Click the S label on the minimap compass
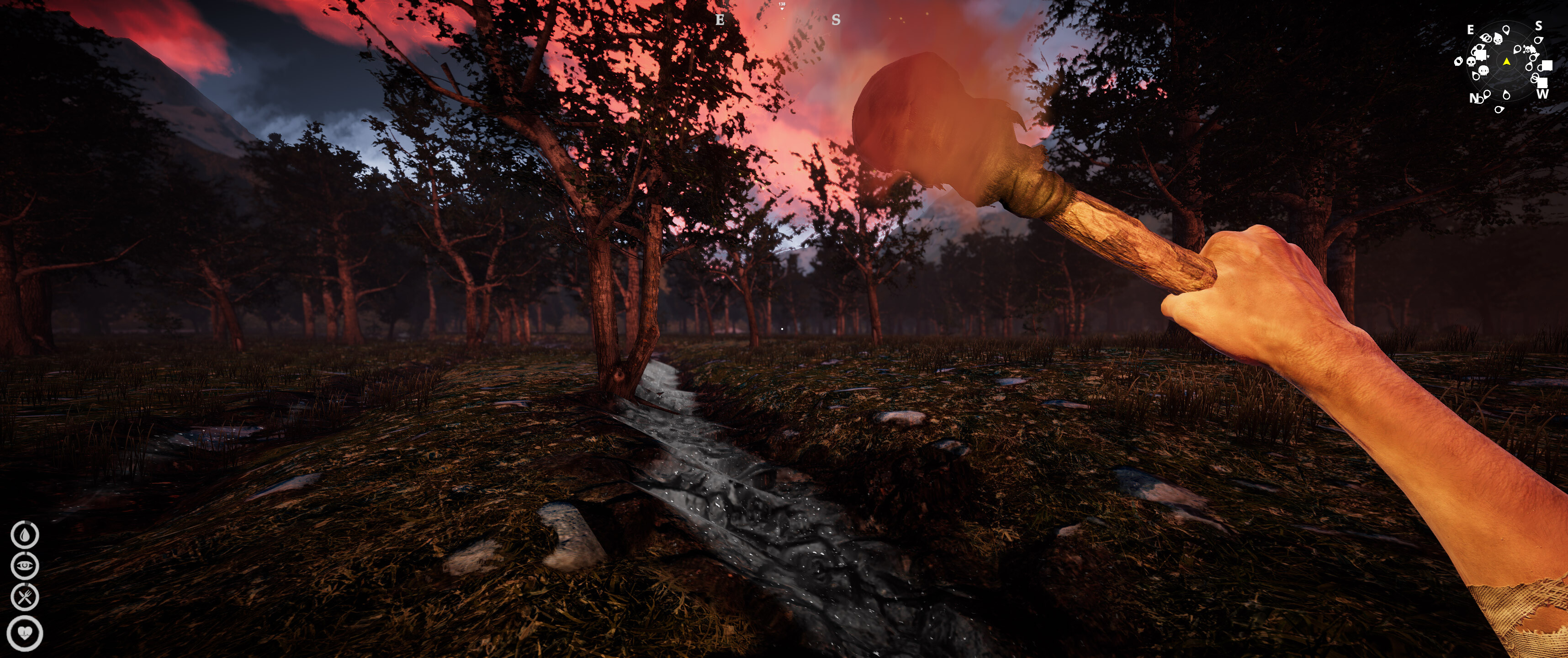This screenshot has width=1568, height=658. [x=1539, y=26]
